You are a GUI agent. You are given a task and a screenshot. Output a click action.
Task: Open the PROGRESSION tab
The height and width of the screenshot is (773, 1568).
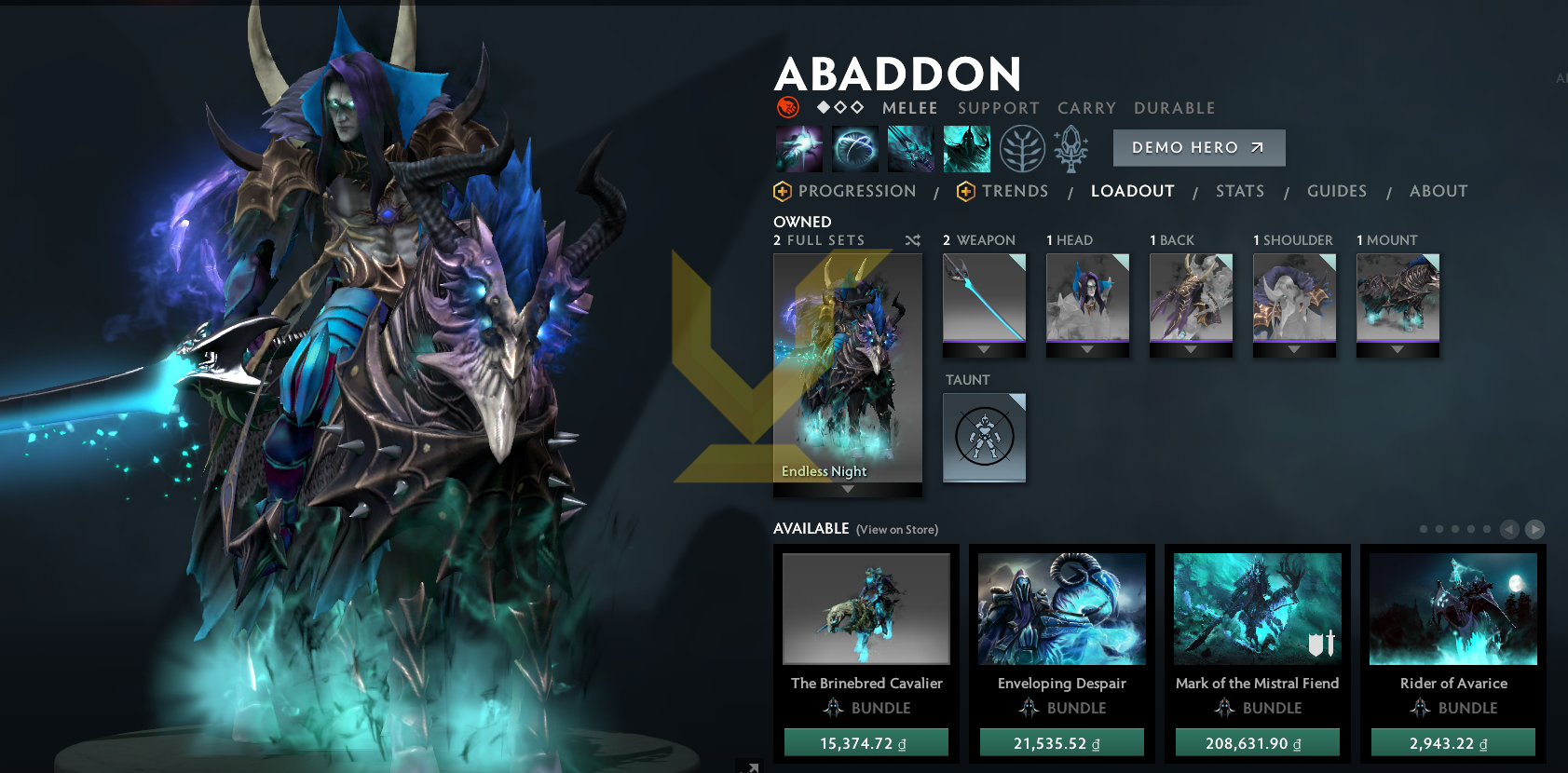tap(857, 191)
